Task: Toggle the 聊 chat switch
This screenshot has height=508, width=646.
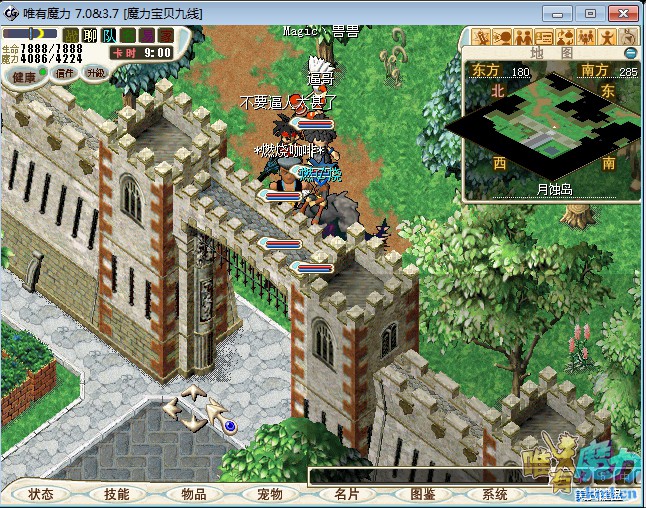Action: pos(90,36)
